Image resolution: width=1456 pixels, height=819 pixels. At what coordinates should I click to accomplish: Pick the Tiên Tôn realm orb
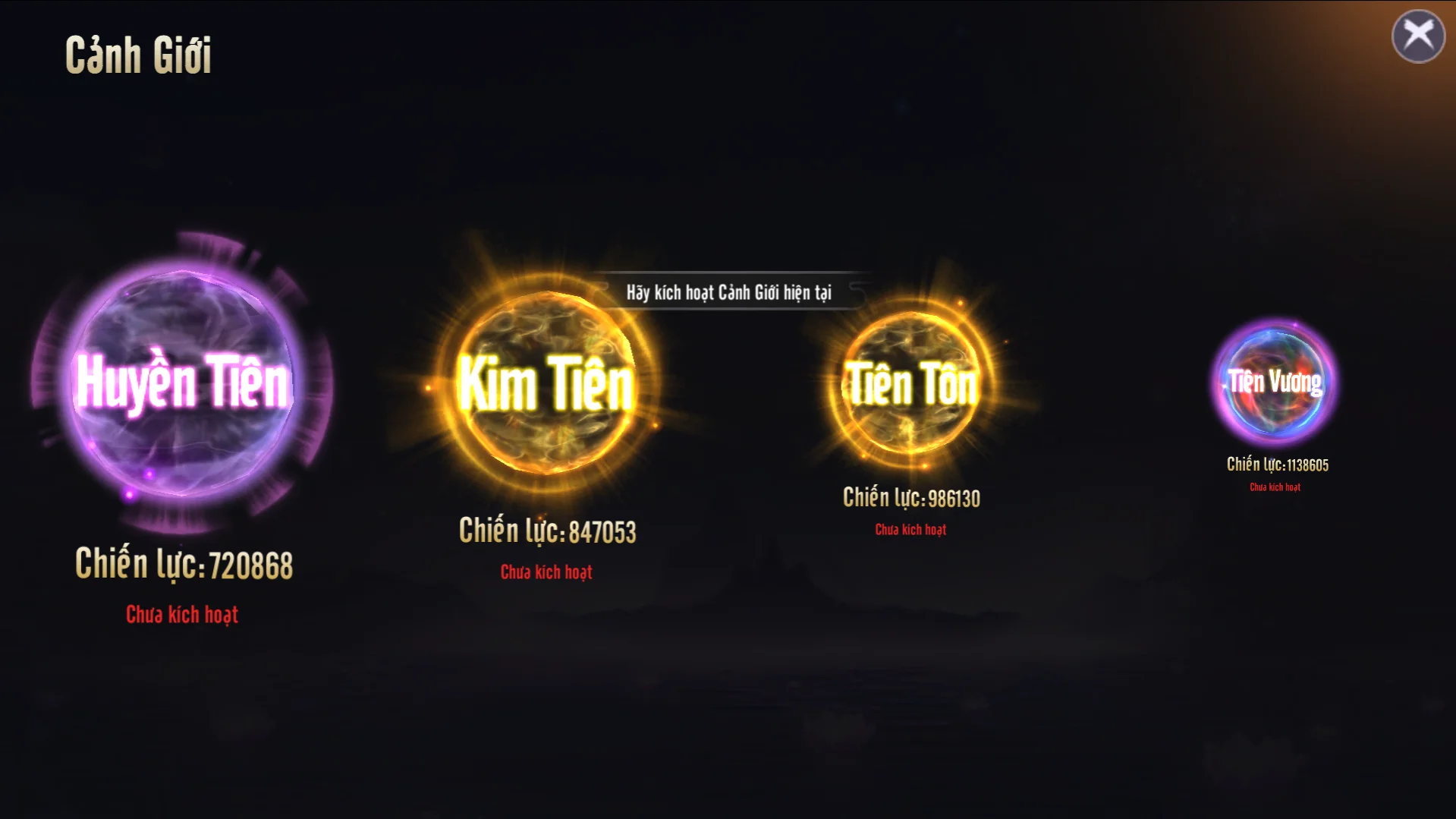pos(911,384)
